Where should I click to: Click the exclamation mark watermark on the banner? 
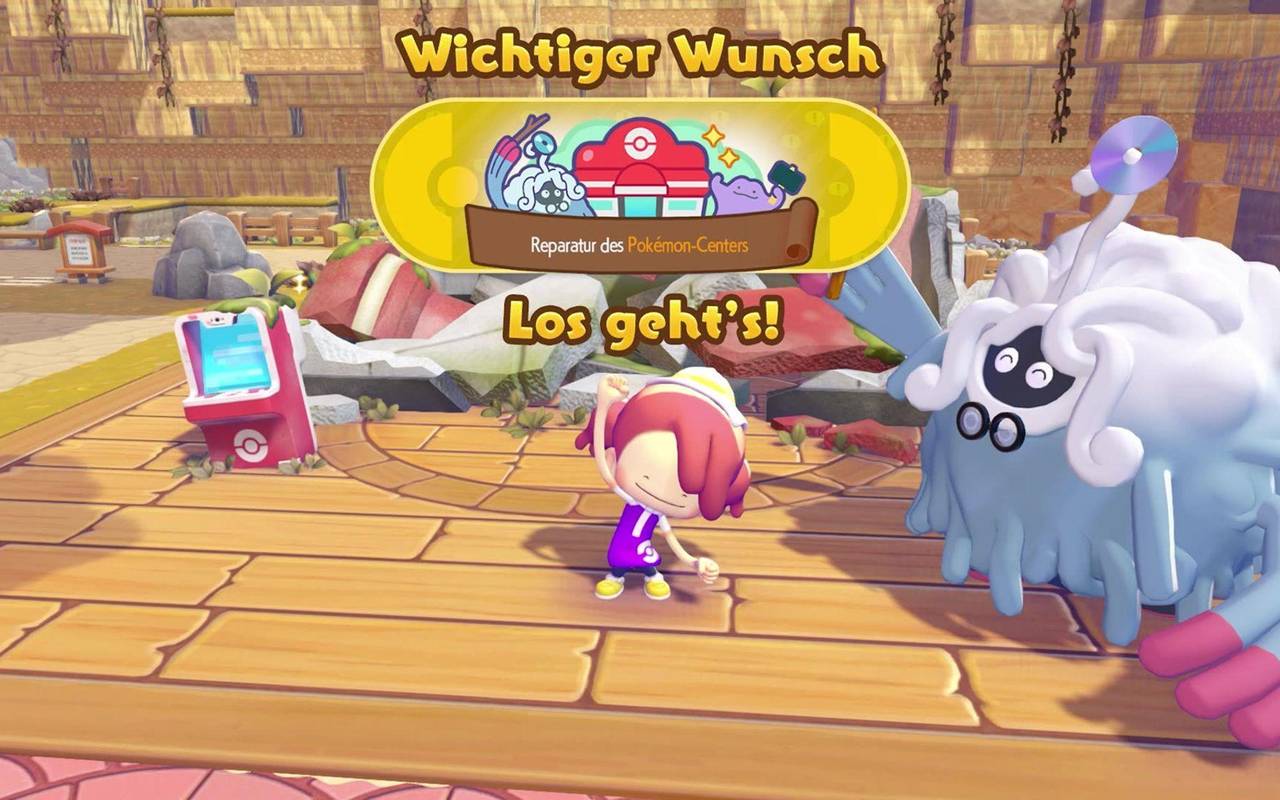point(814,117)
